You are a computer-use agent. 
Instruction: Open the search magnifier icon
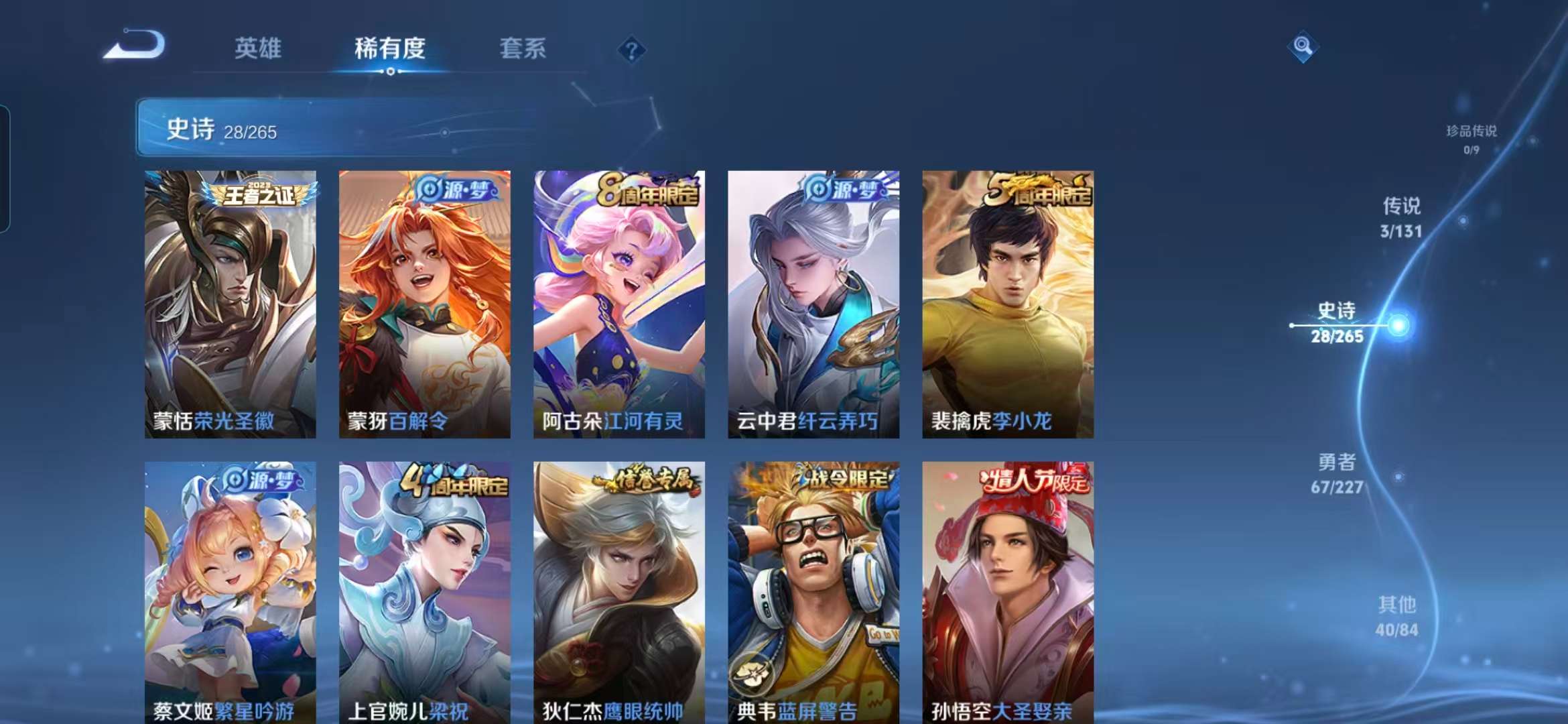pyautogui.click(x=1303, y=46)
